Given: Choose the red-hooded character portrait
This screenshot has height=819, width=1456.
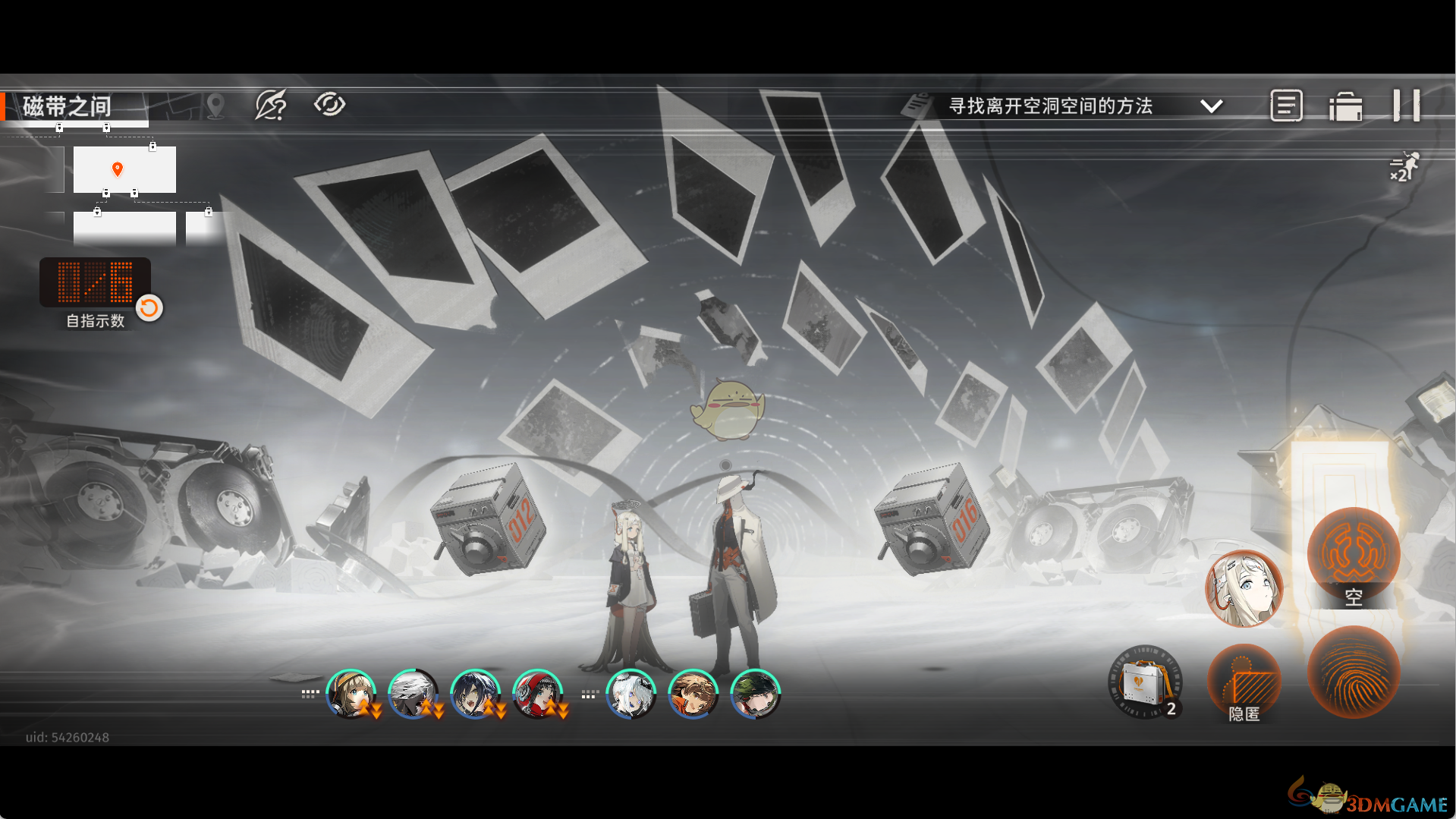Looking at the screenshot, I should tap(537, 694).
